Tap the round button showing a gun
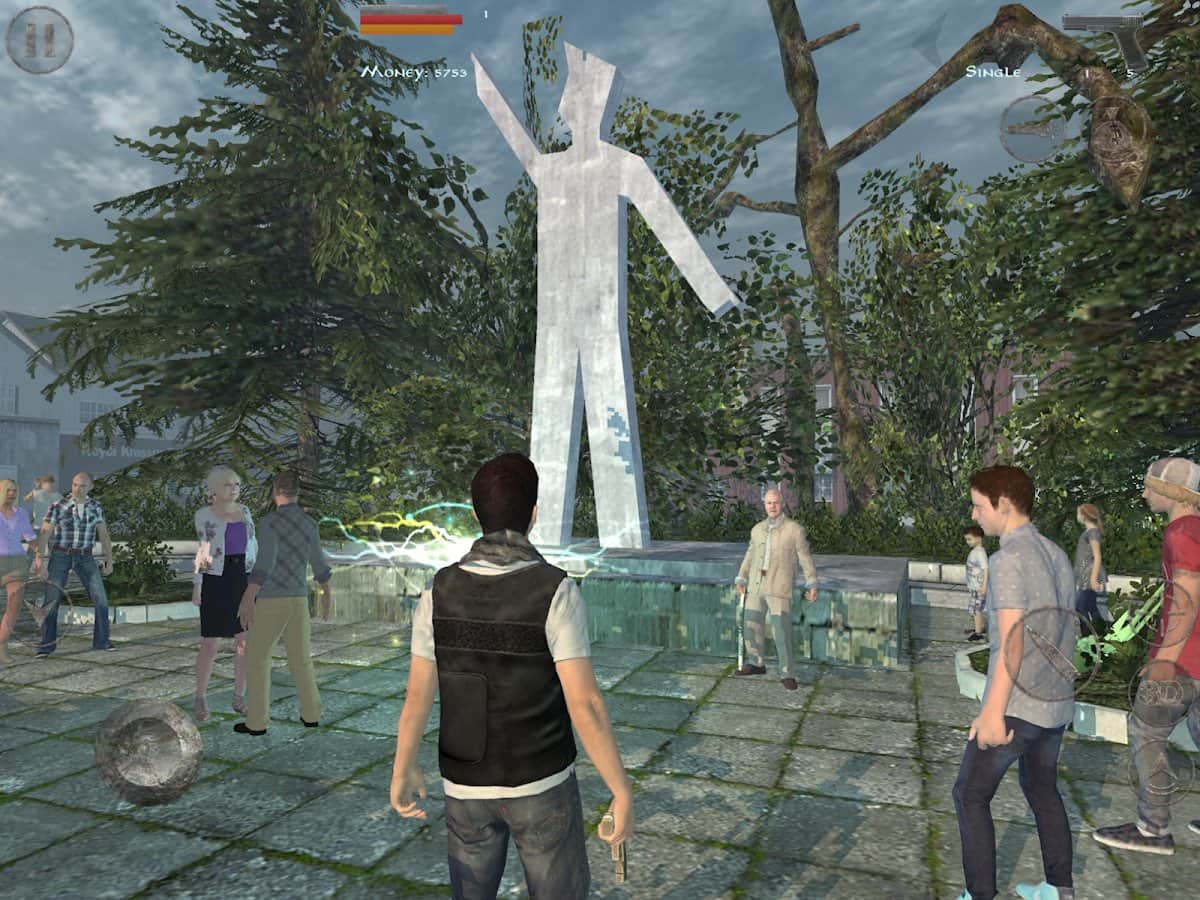The height and width of the screenshot is (900, 1200). click(1033, 129)
